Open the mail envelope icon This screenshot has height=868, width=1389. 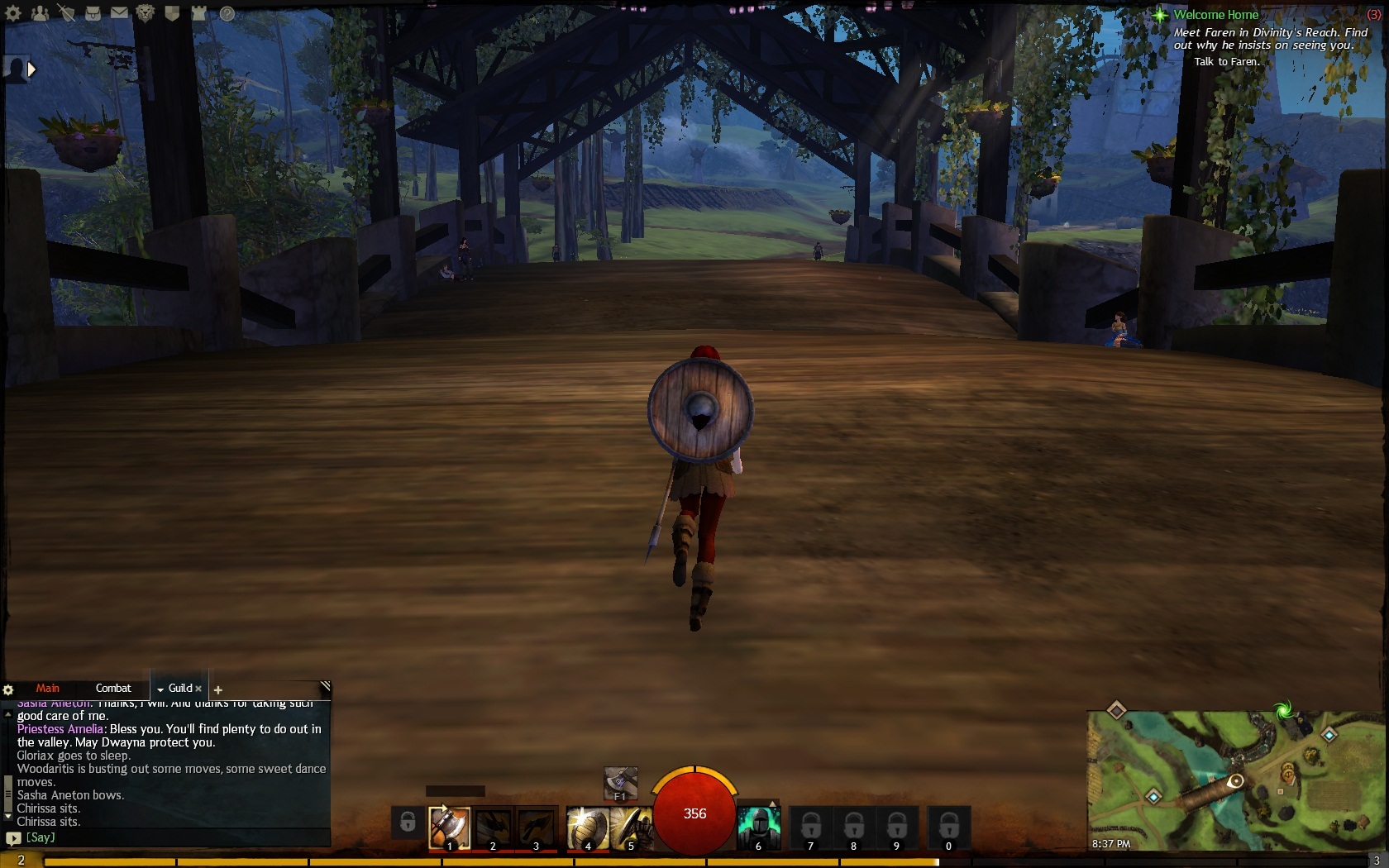(119, 13)
